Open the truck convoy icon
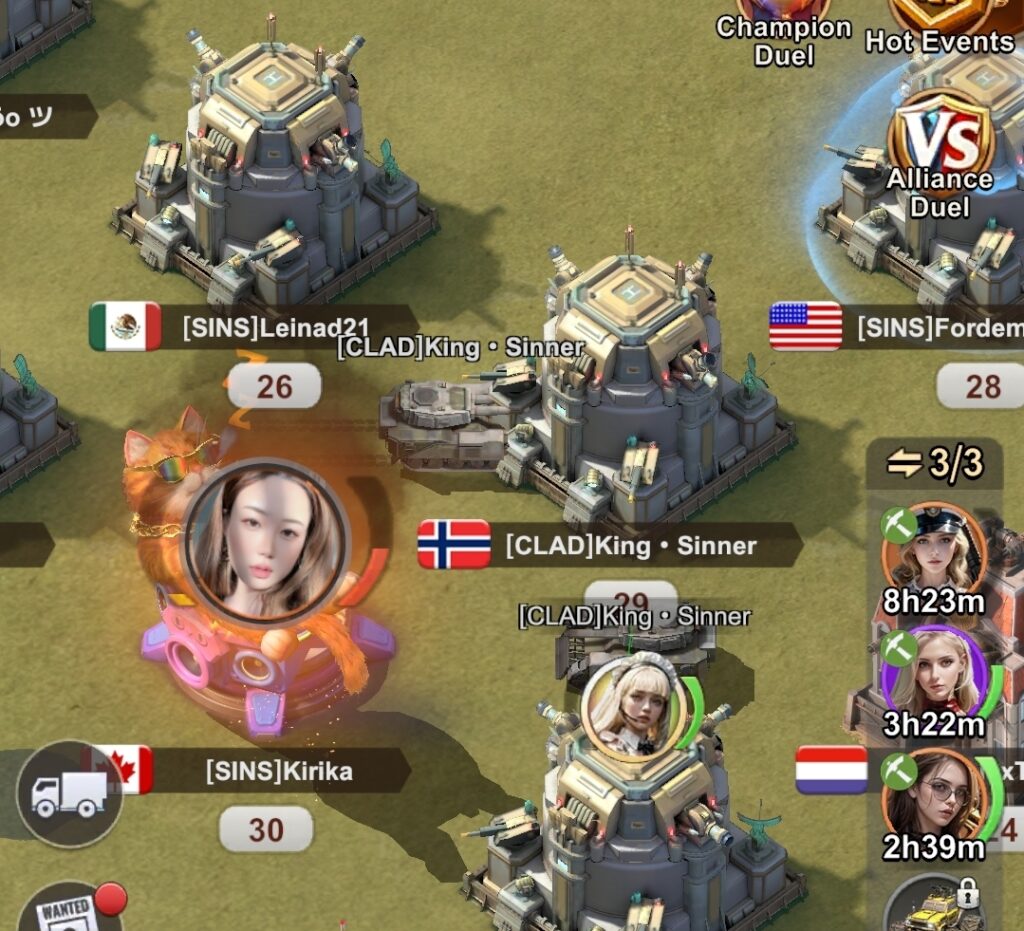The height and width of the screenshot is (931, 1024). click(69, 794)
